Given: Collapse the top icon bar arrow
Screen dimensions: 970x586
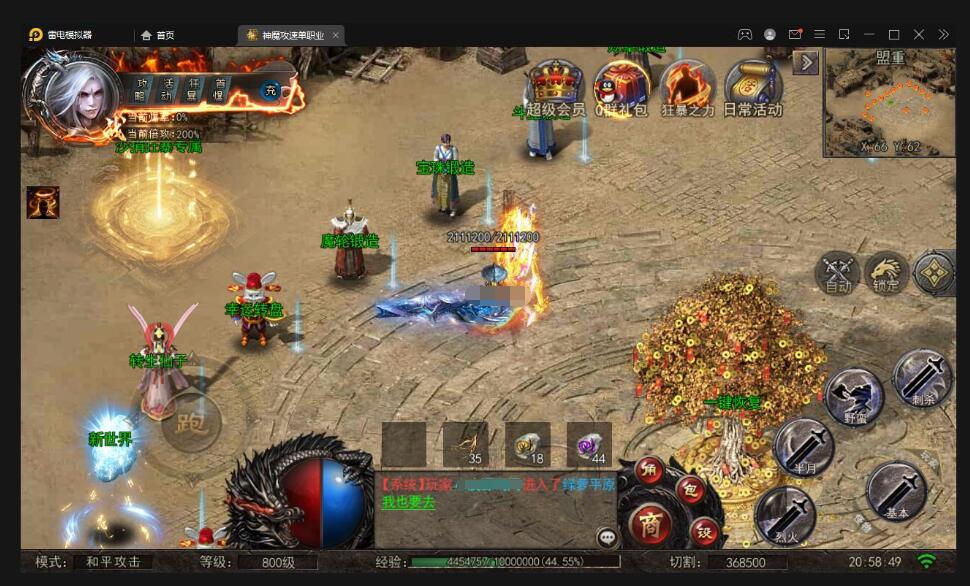Looking at the screenshot, I should pos(806,63).
